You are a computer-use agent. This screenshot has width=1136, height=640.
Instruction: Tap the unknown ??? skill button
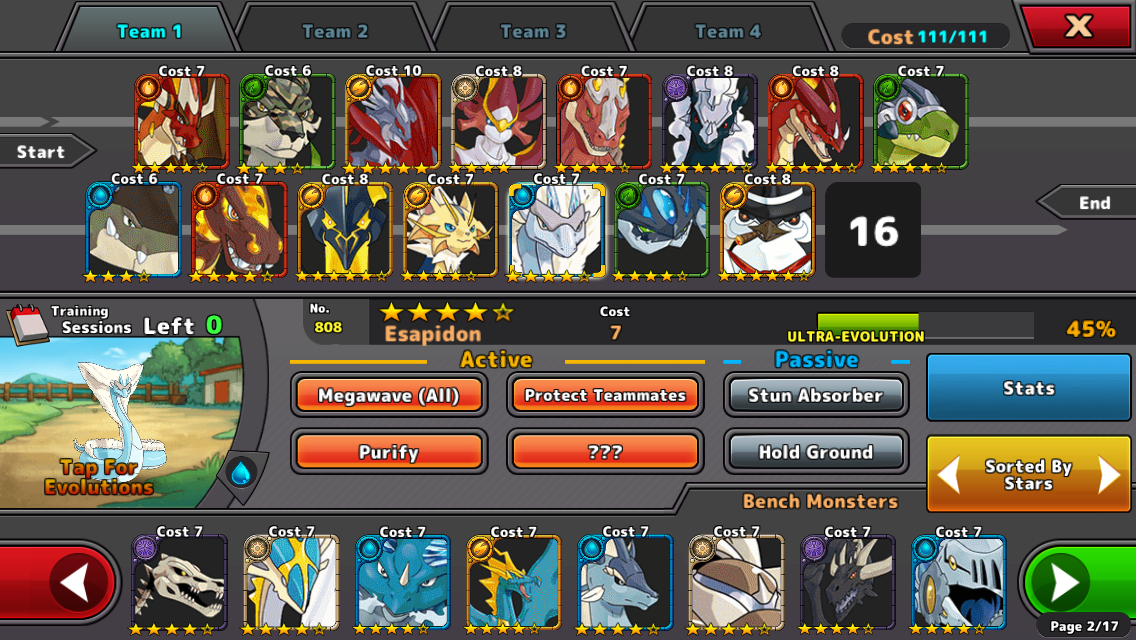(x=605, y=452)
